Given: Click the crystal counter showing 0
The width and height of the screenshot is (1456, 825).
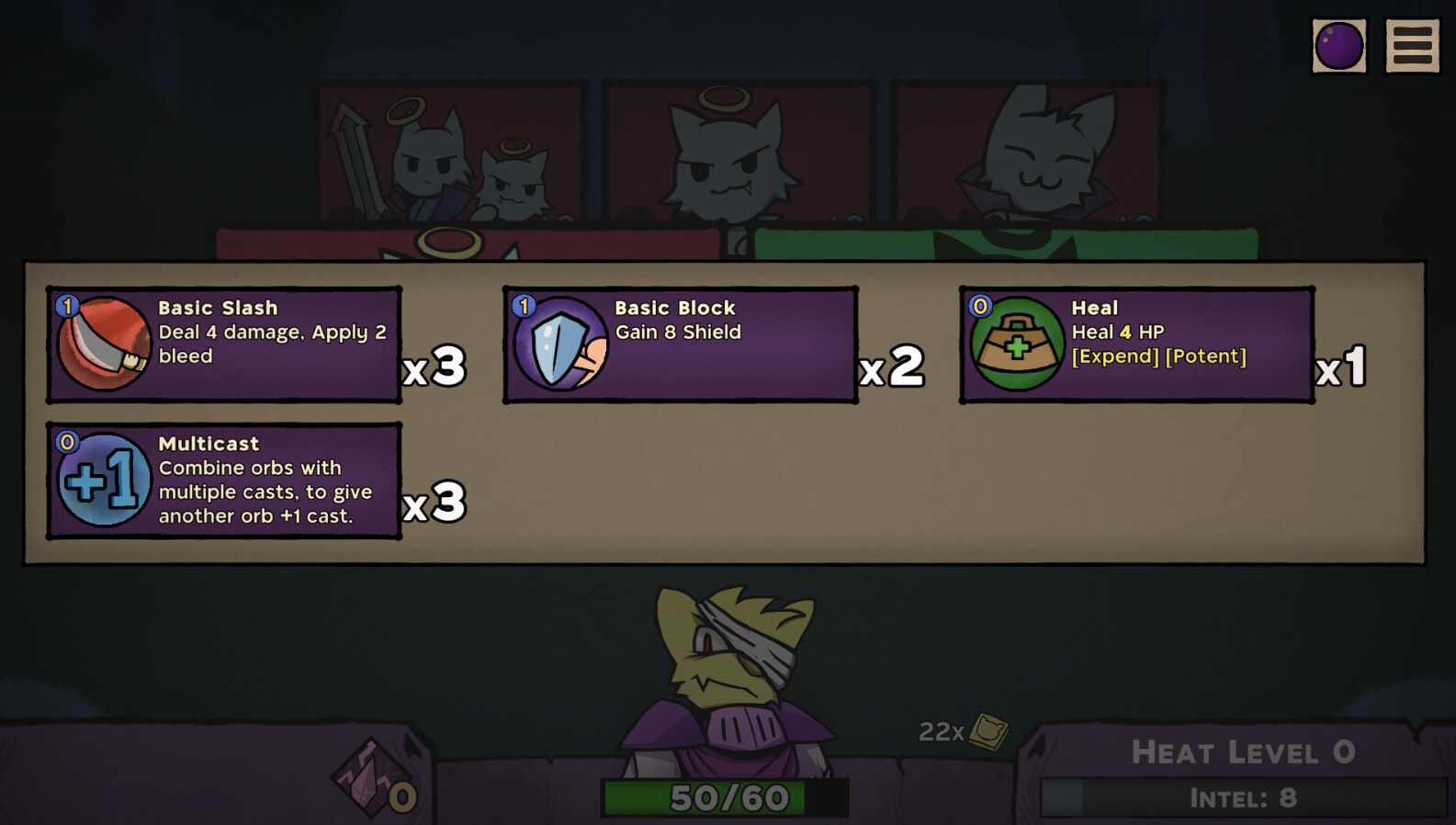Looking at the screenshot, I should click(x=401, y=798).
